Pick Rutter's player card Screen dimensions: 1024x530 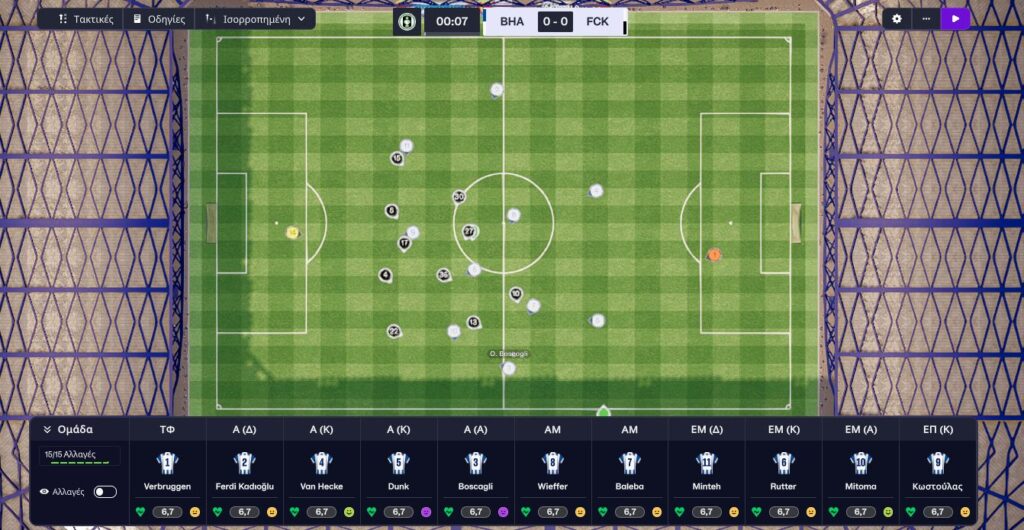[784, 472]
